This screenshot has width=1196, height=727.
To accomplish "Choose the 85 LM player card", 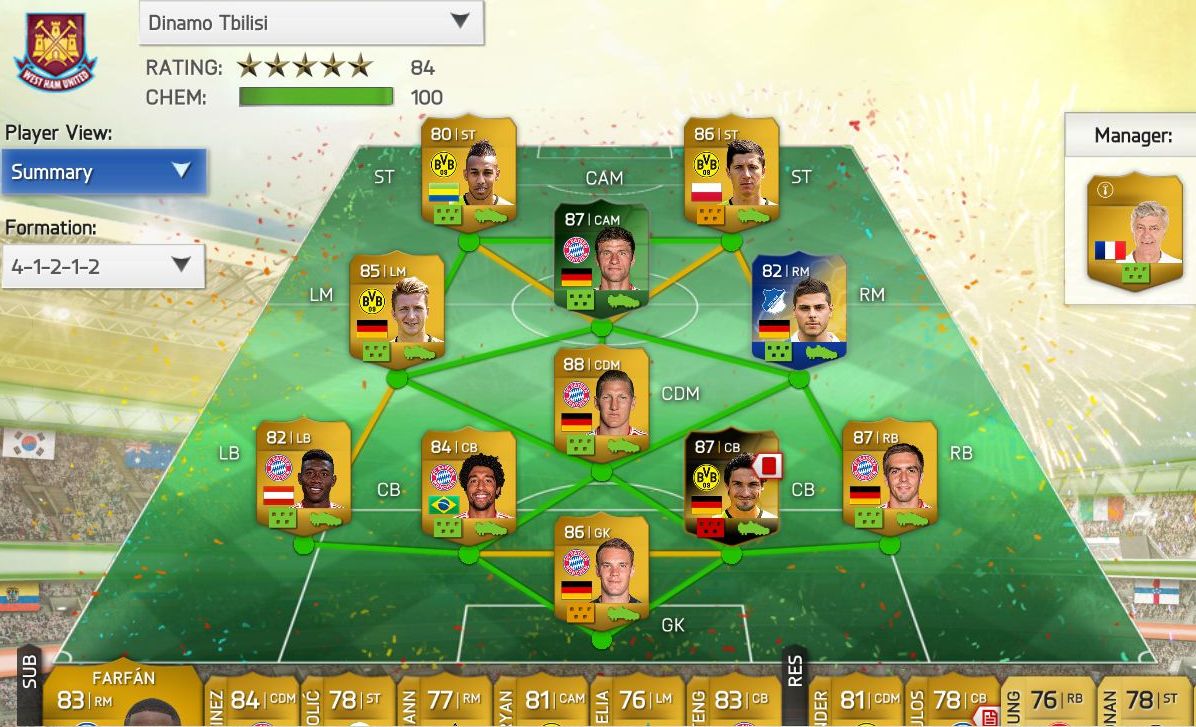I will (x=397, y=311).
